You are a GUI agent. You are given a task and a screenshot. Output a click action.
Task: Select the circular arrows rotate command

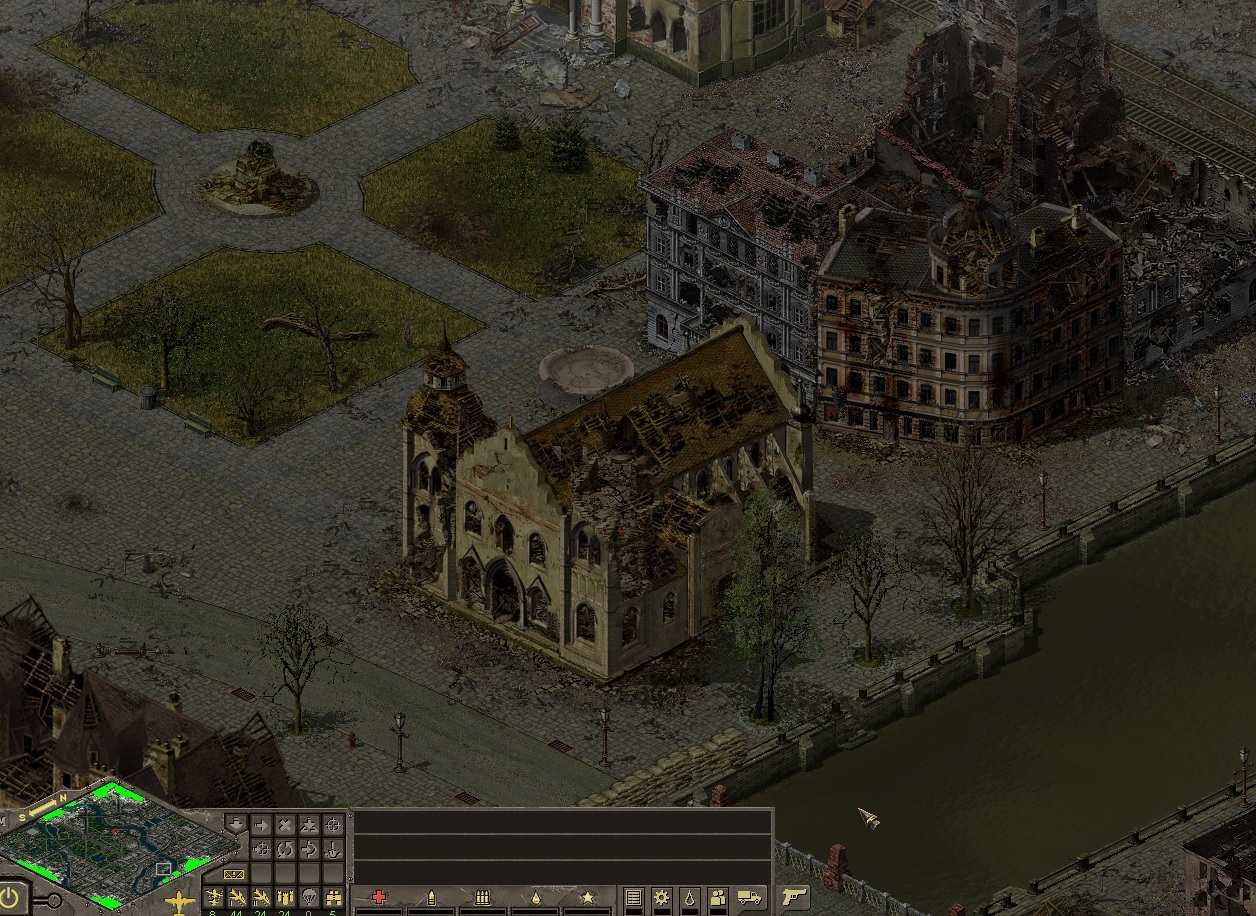pyautogui.click(x=285, y=850)
